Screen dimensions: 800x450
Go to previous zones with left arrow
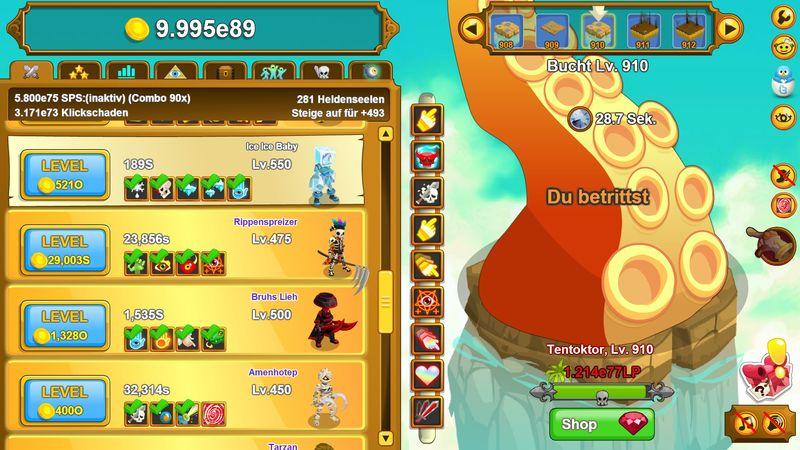click(x=469, y=28)
